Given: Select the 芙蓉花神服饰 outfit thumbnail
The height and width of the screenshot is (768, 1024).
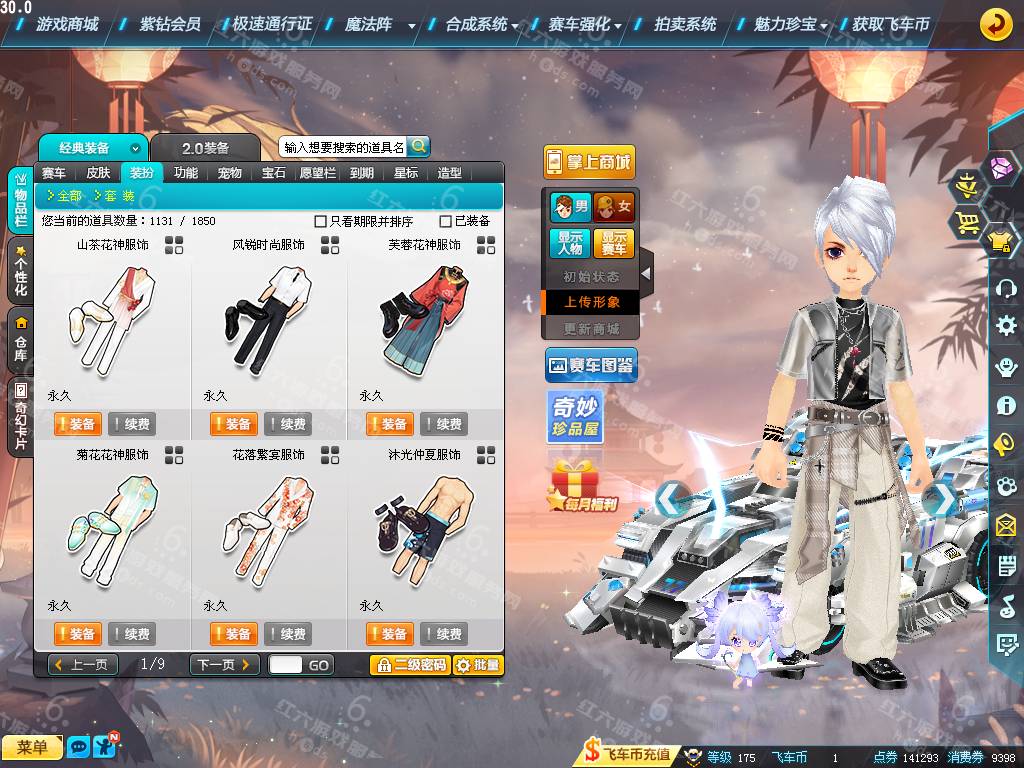Looking at the screenshot, I should coord(425,320).
